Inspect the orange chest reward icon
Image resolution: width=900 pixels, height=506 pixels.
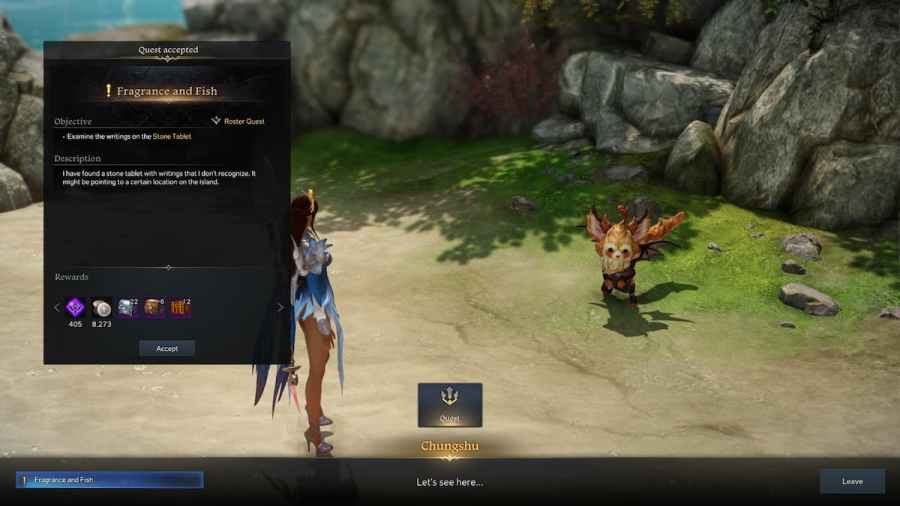coord(154,307)
